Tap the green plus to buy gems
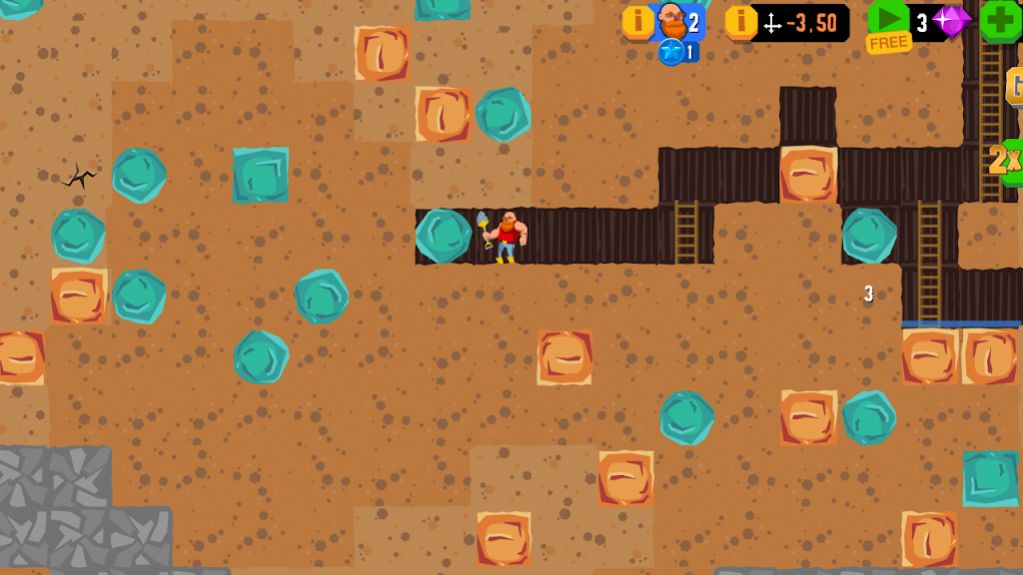The width and height of the screenshot is (1023, 575). pos(1000,21)
